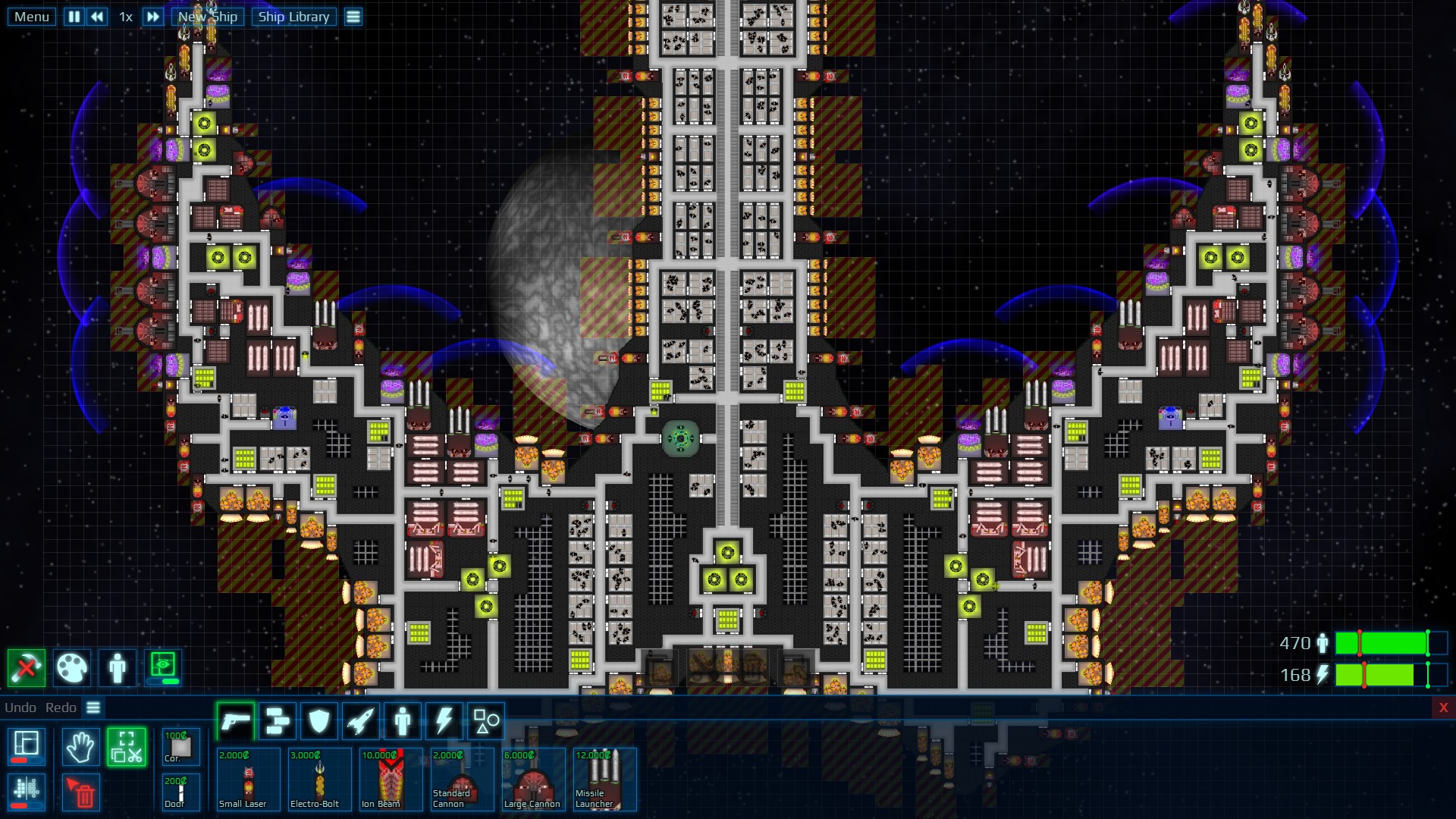1456x819 pixels.
Task: Switch to Crew management mode
Action: (x=118, y=668)
